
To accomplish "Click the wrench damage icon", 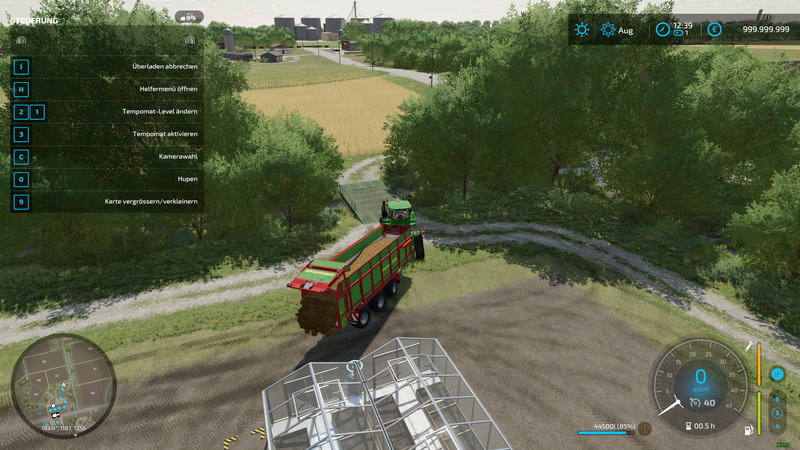I will coord(748,346).
